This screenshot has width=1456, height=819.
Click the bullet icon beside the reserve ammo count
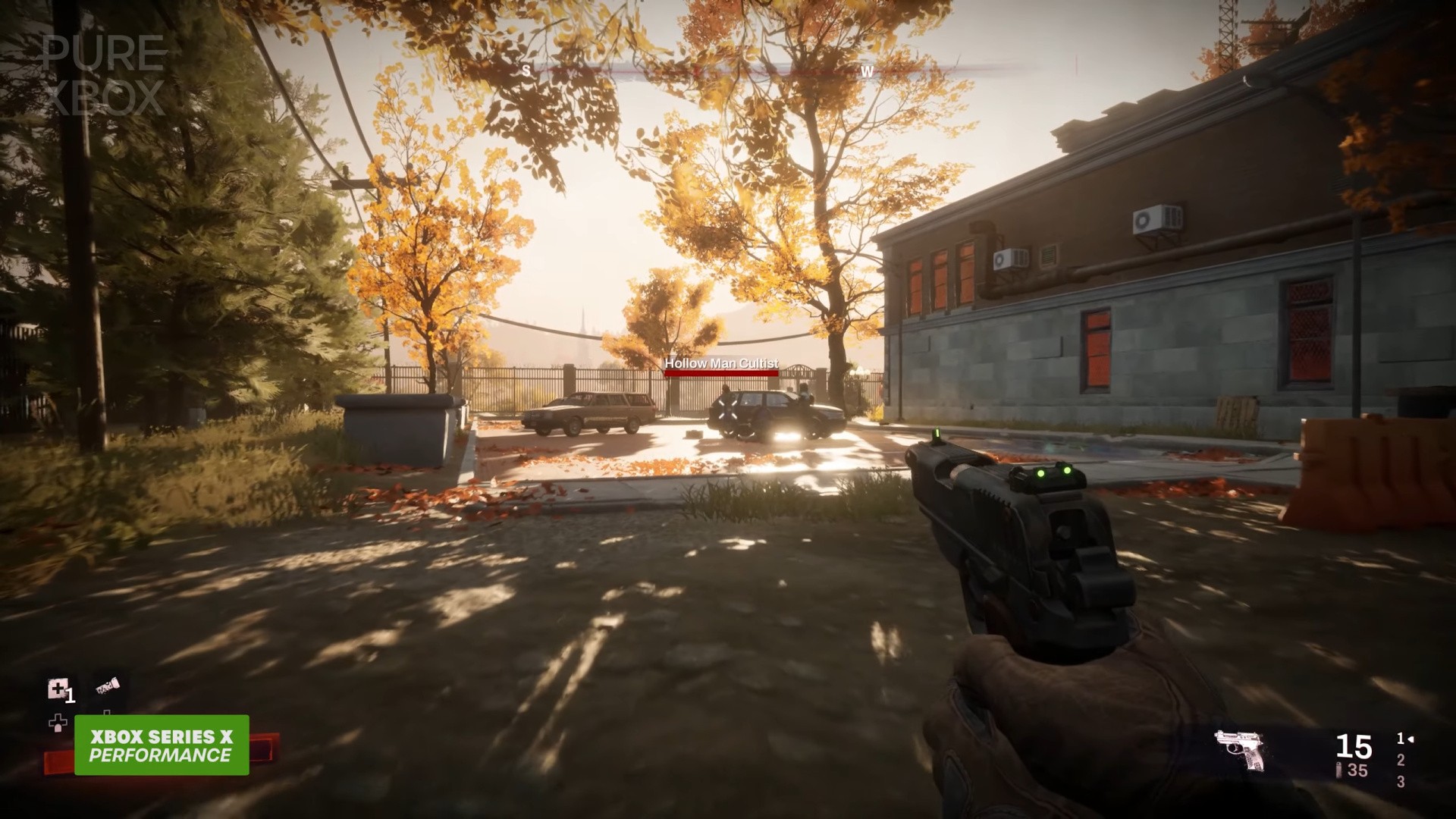[x=1338, y=768]
